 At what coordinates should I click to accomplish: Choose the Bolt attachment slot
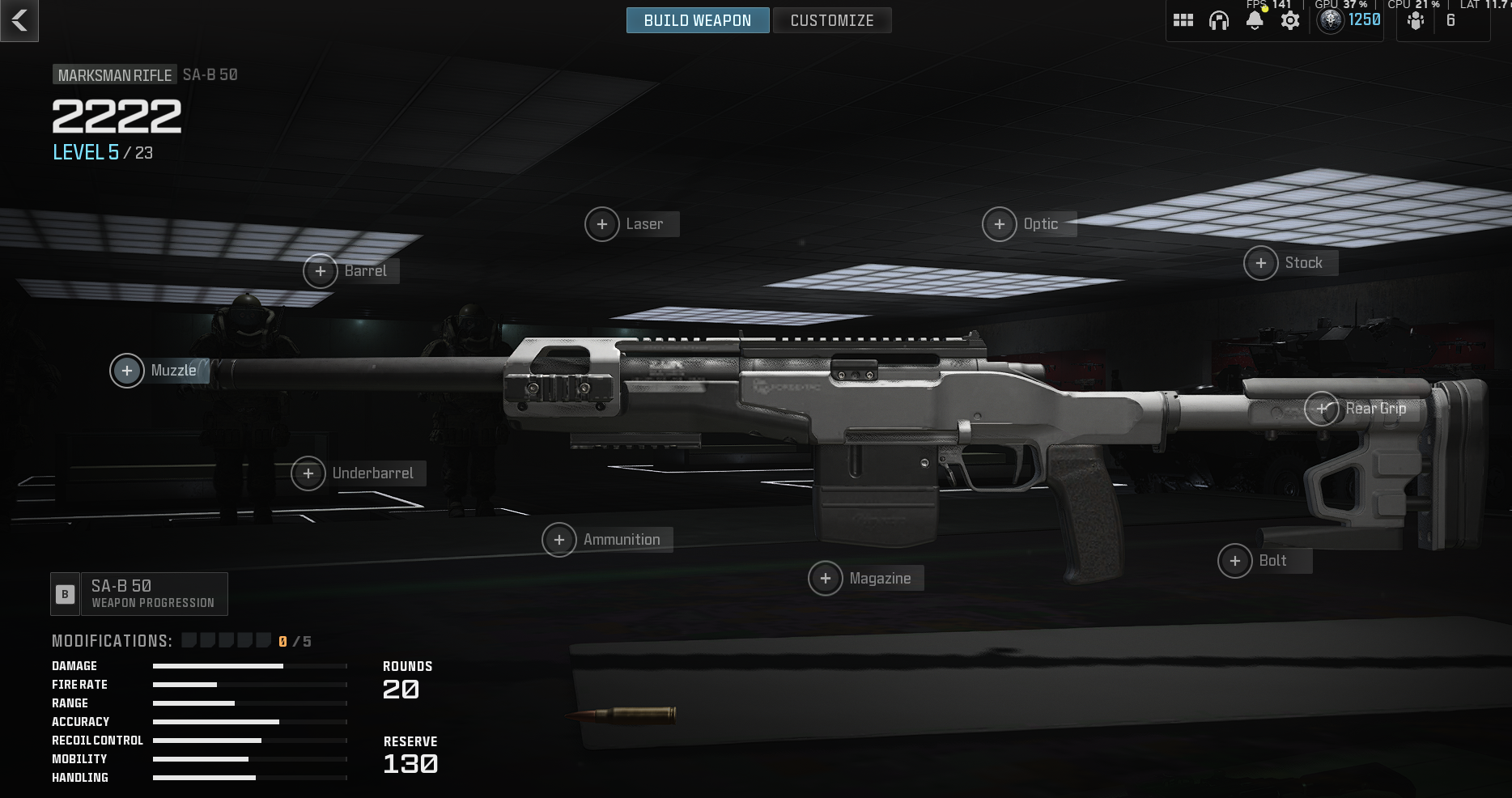(1235, 561)
